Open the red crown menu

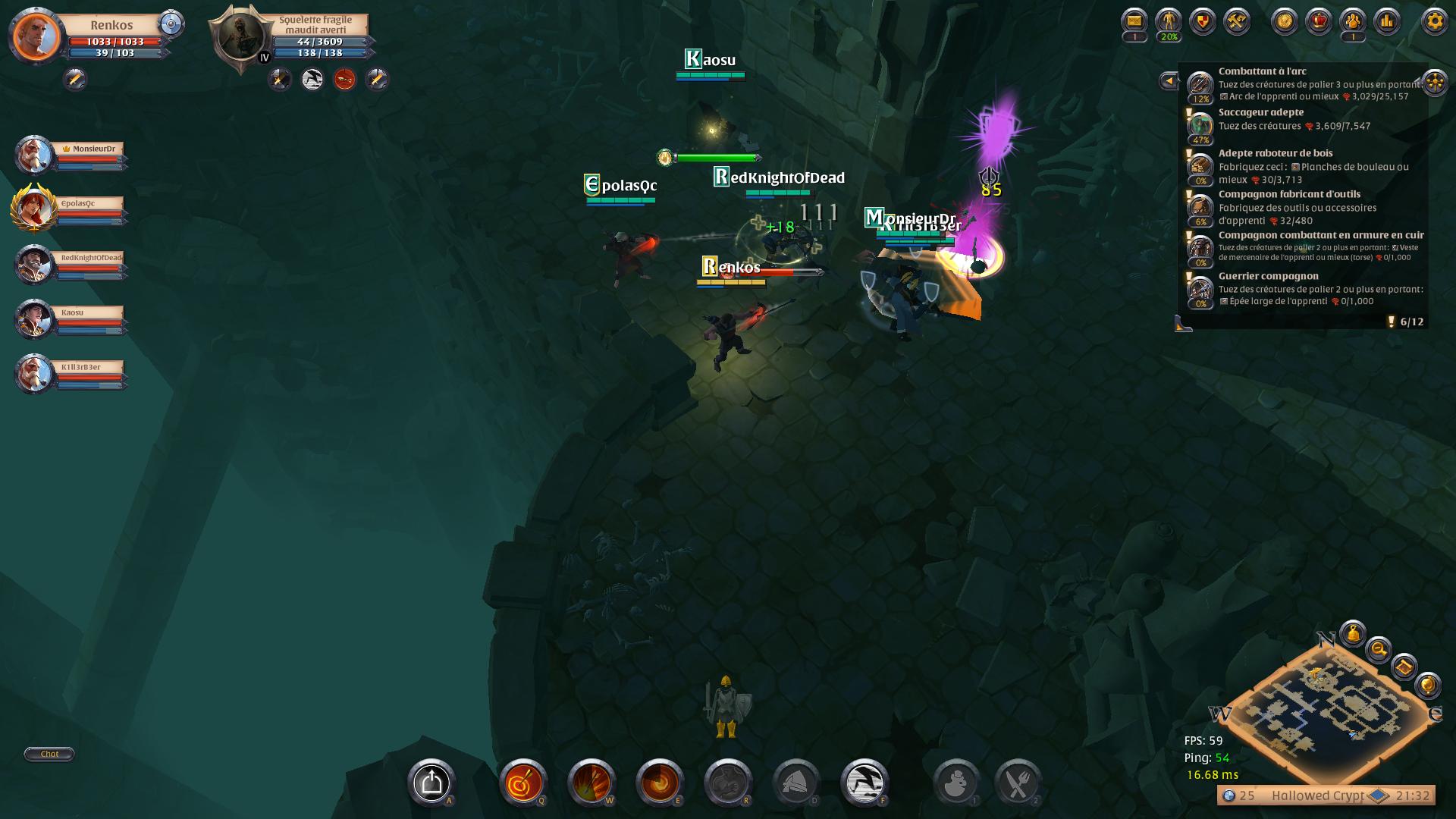(x=1319, y=21)
